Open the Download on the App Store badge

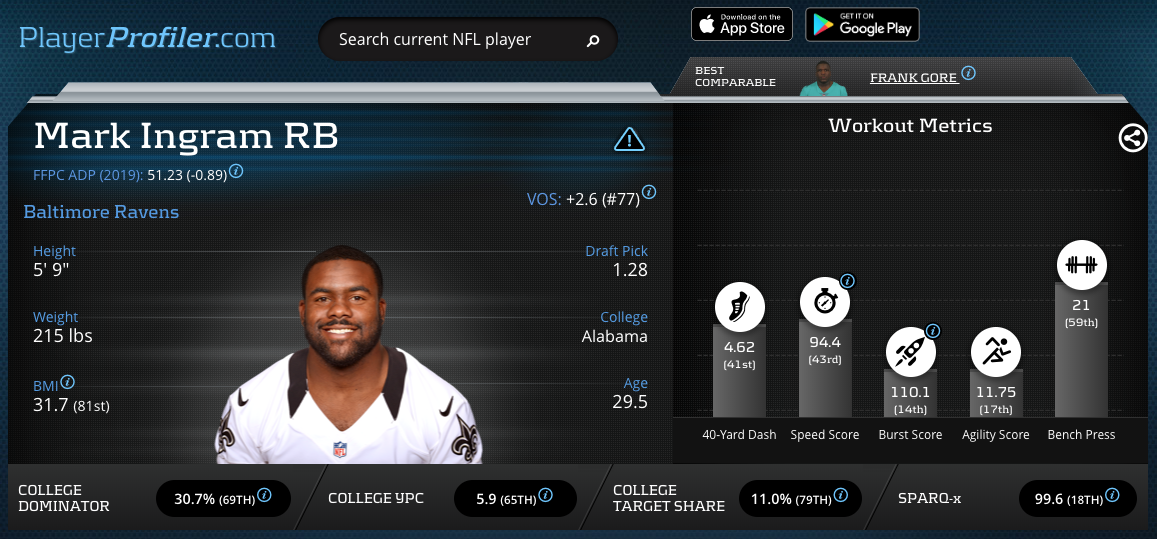click(x=741, y=24)
